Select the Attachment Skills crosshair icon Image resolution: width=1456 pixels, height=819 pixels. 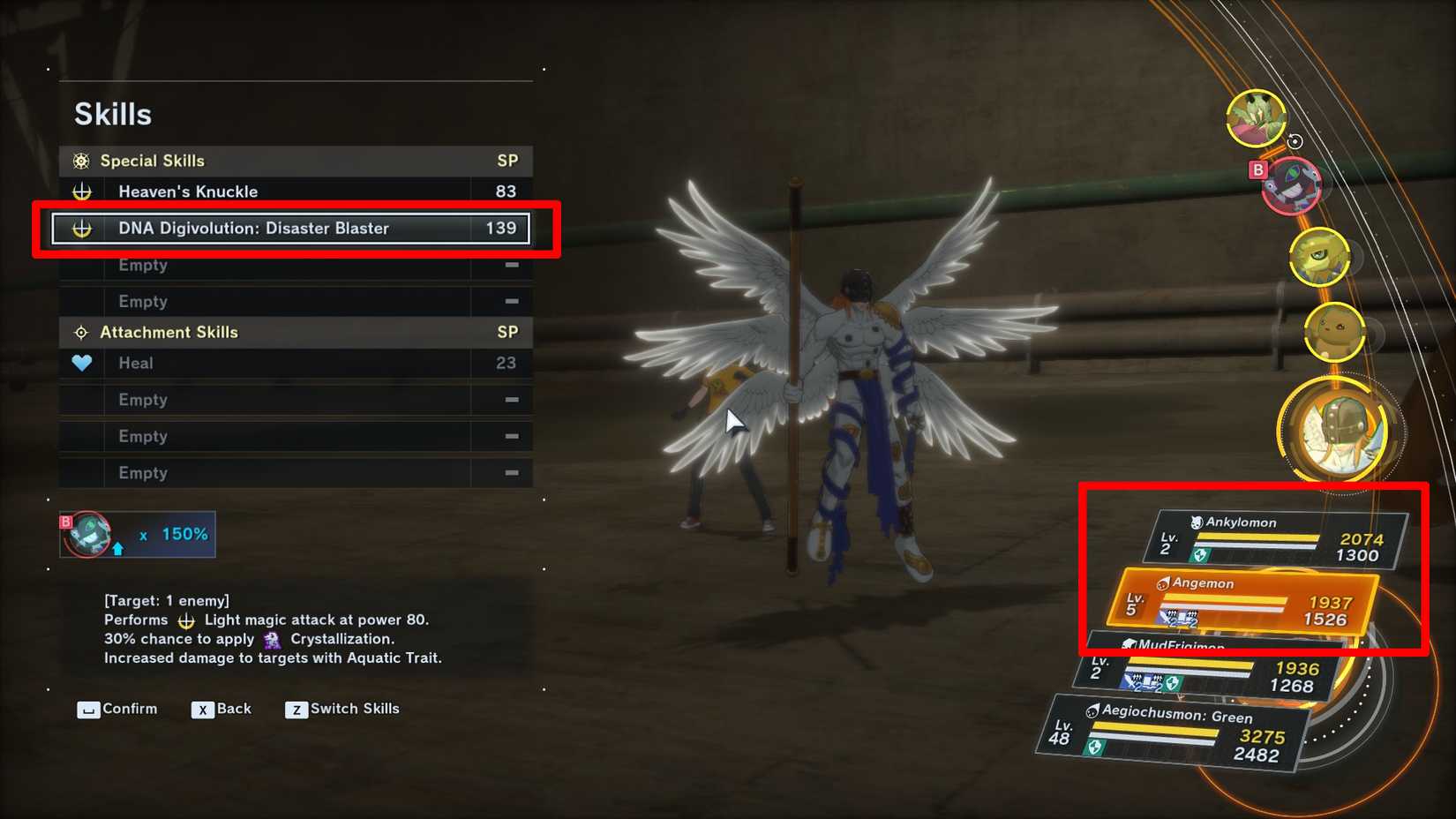pos(80,331)
